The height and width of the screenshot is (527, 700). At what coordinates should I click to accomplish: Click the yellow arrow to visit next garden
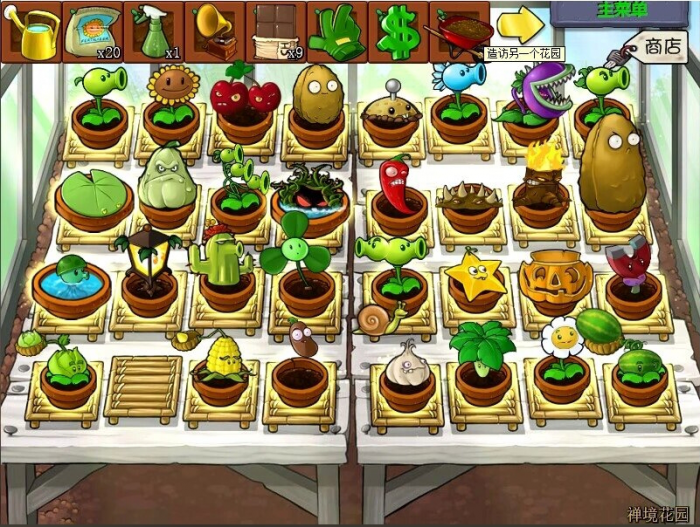click(x=520, y=25)
